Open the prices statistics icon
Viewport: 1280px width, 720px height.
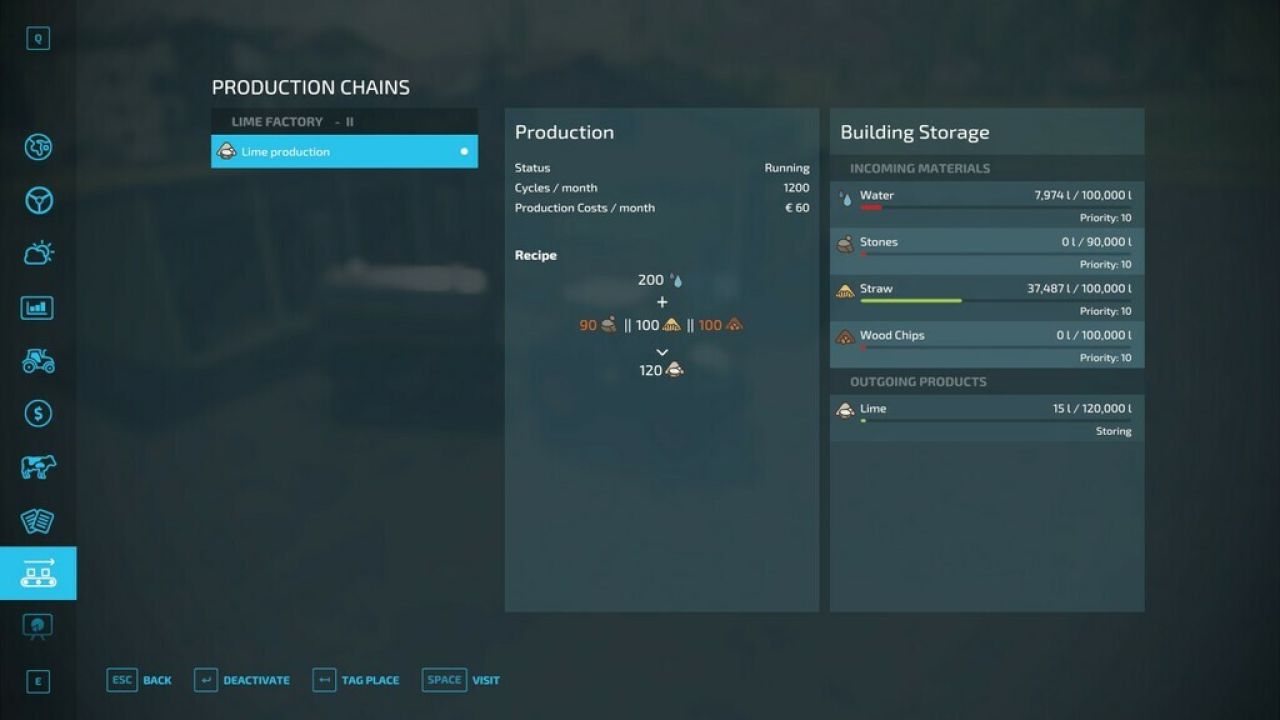point(38,307)
